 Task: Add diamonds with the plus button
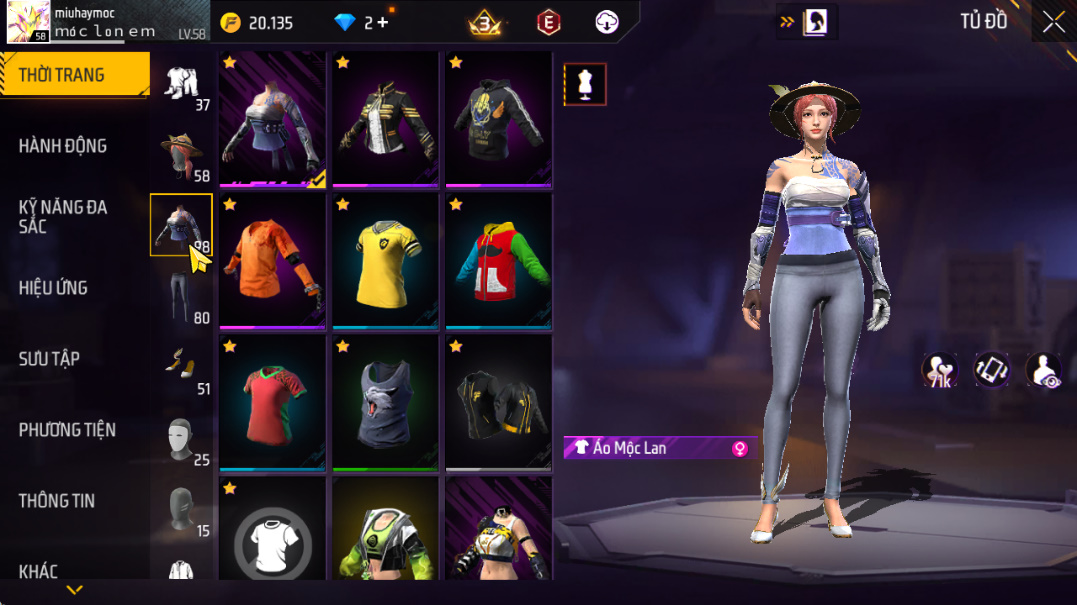point(382,23)
